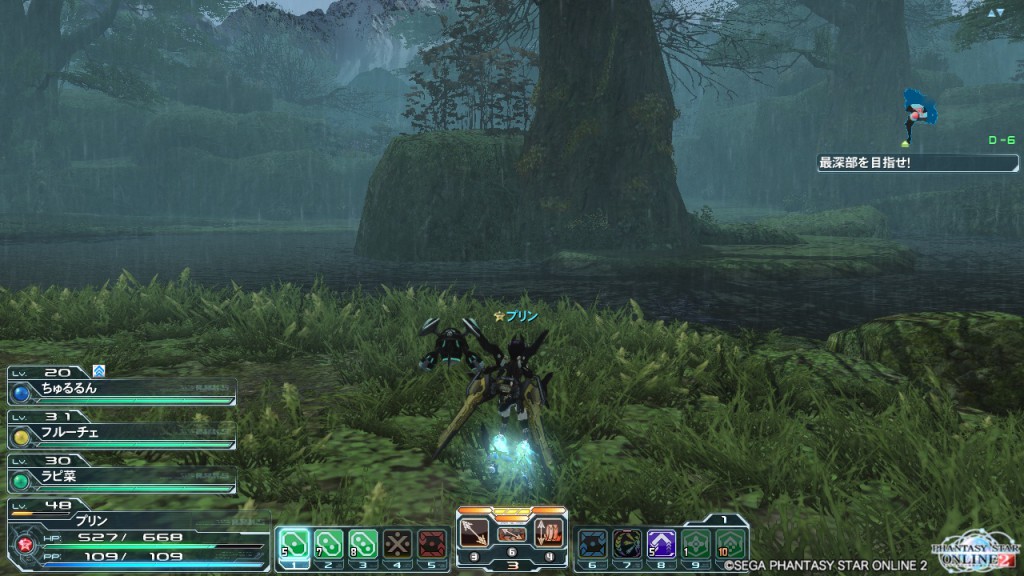
Task: Use the green item in hotbar slot 1
Action: coord(293,543)
